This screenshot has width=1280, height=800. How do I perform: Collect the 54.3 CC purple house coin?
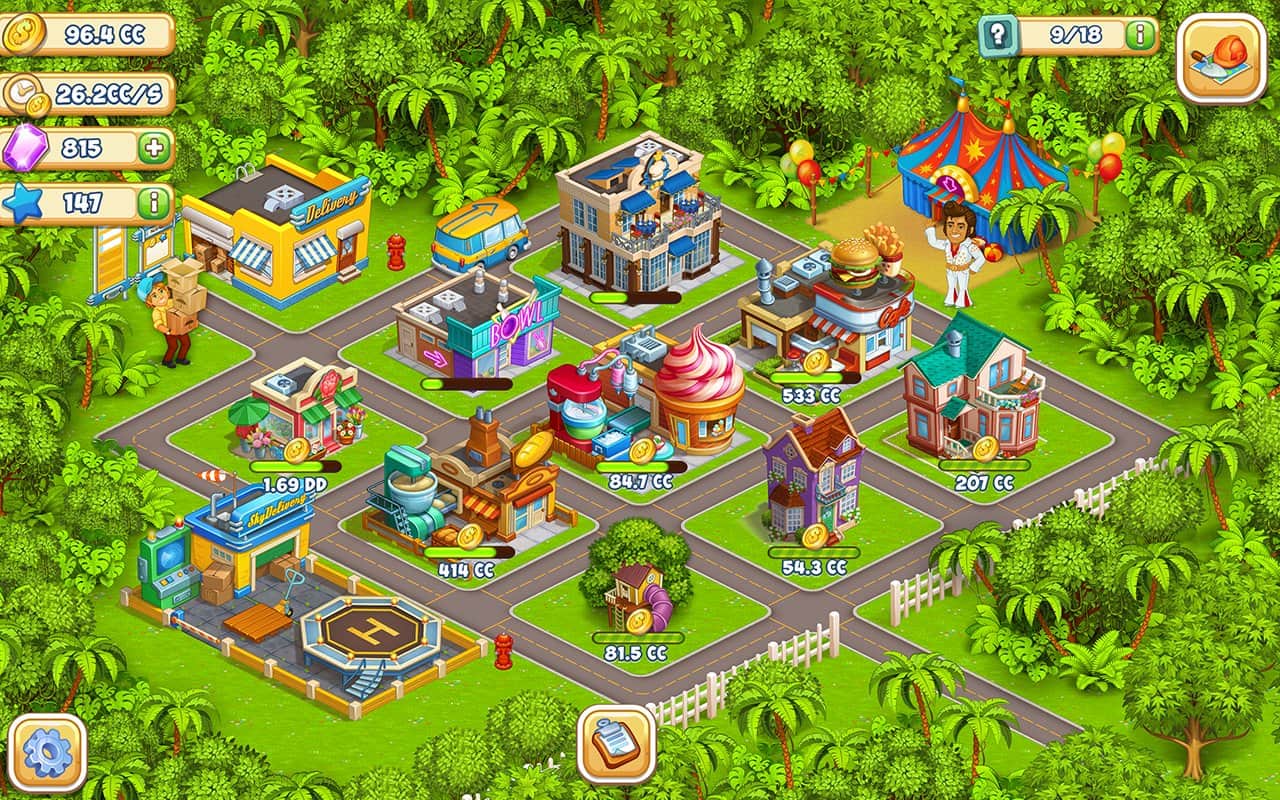pyautogui.click(x=815, y=536)
